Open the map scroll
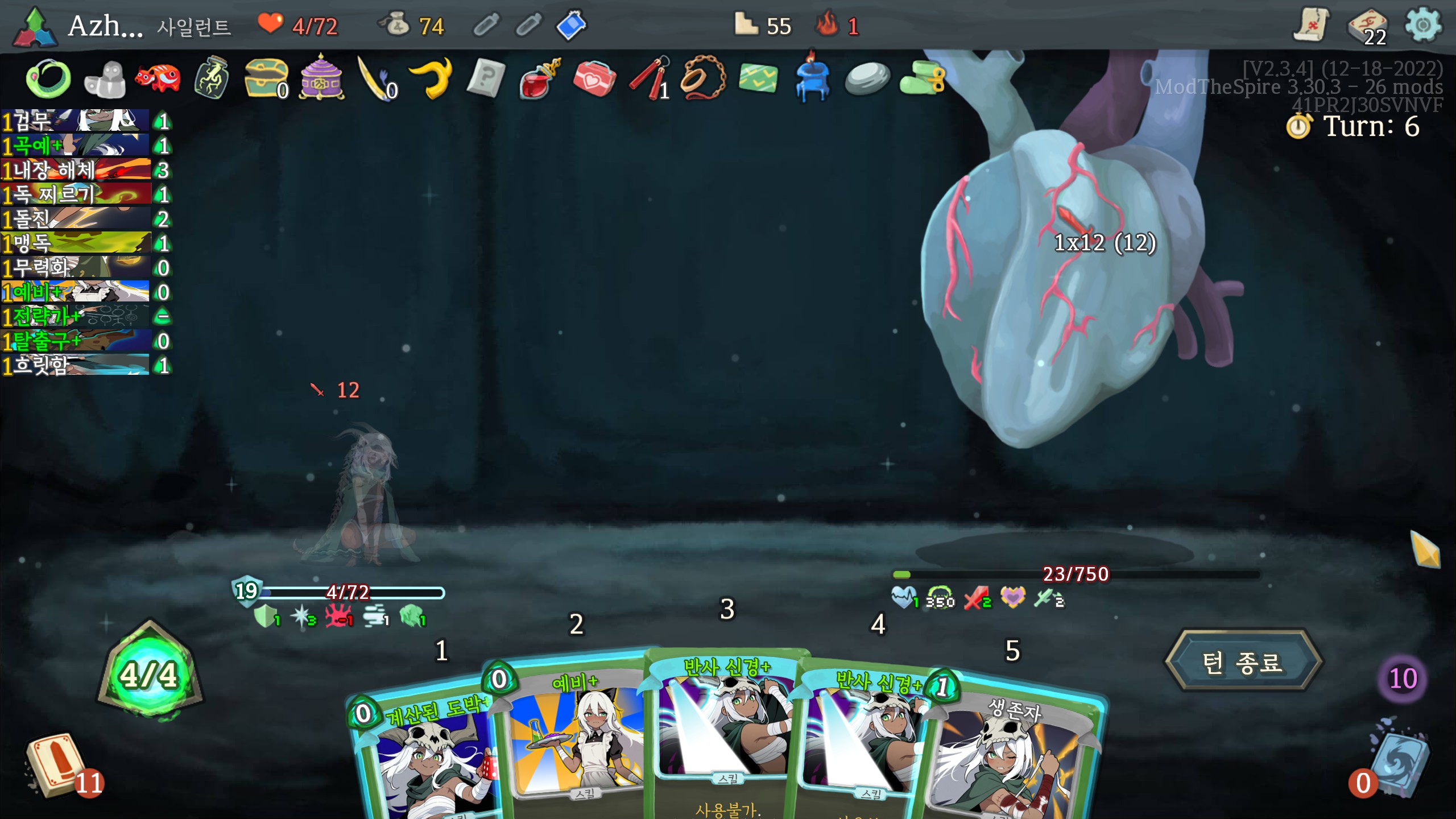The width and height of the screenshot is (1456, 819). pyautogui.click(x=1310, y=25)
